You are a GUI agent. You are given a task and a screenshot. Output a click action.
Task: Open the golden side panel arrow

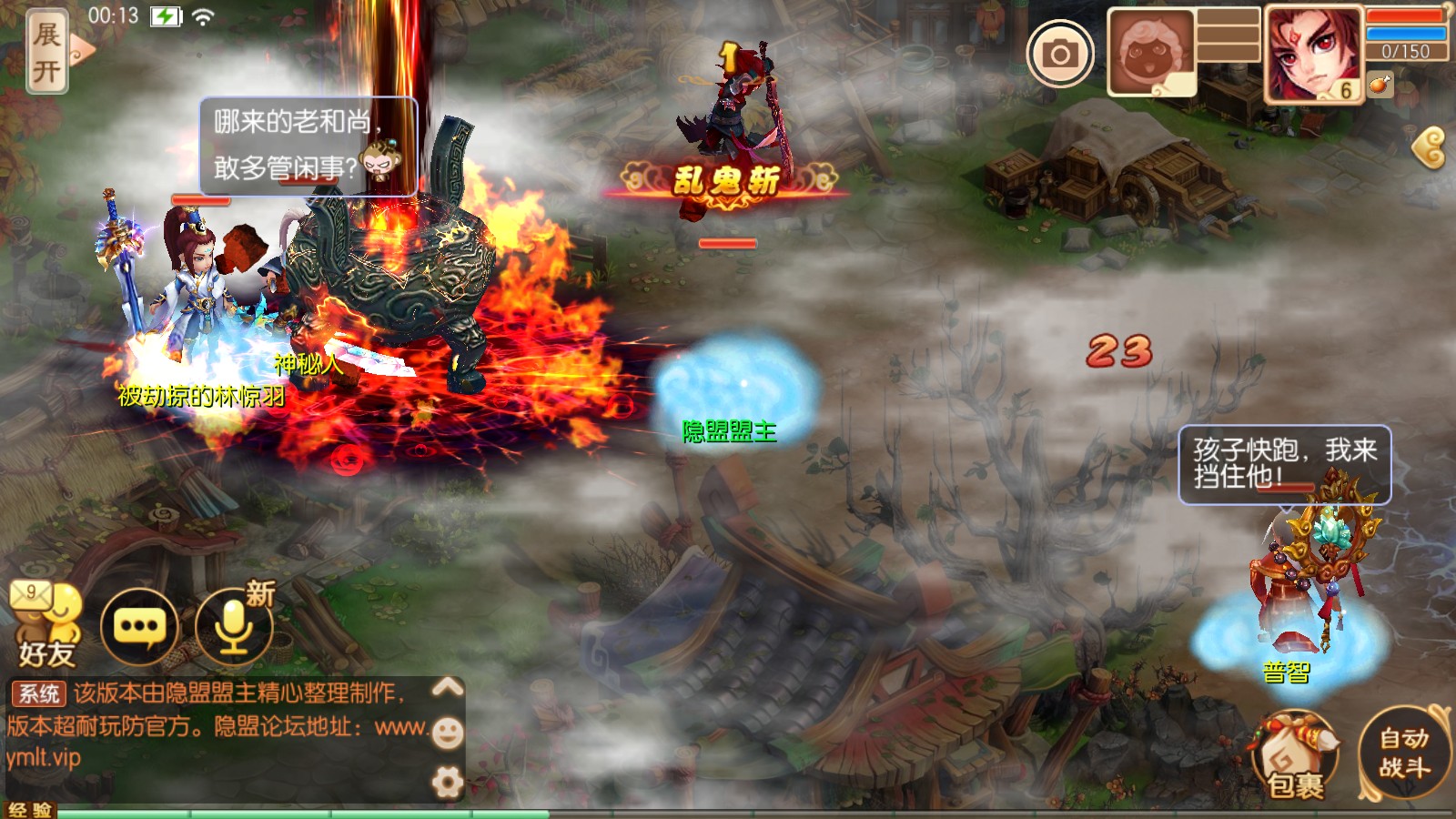tap(1430, 147)
